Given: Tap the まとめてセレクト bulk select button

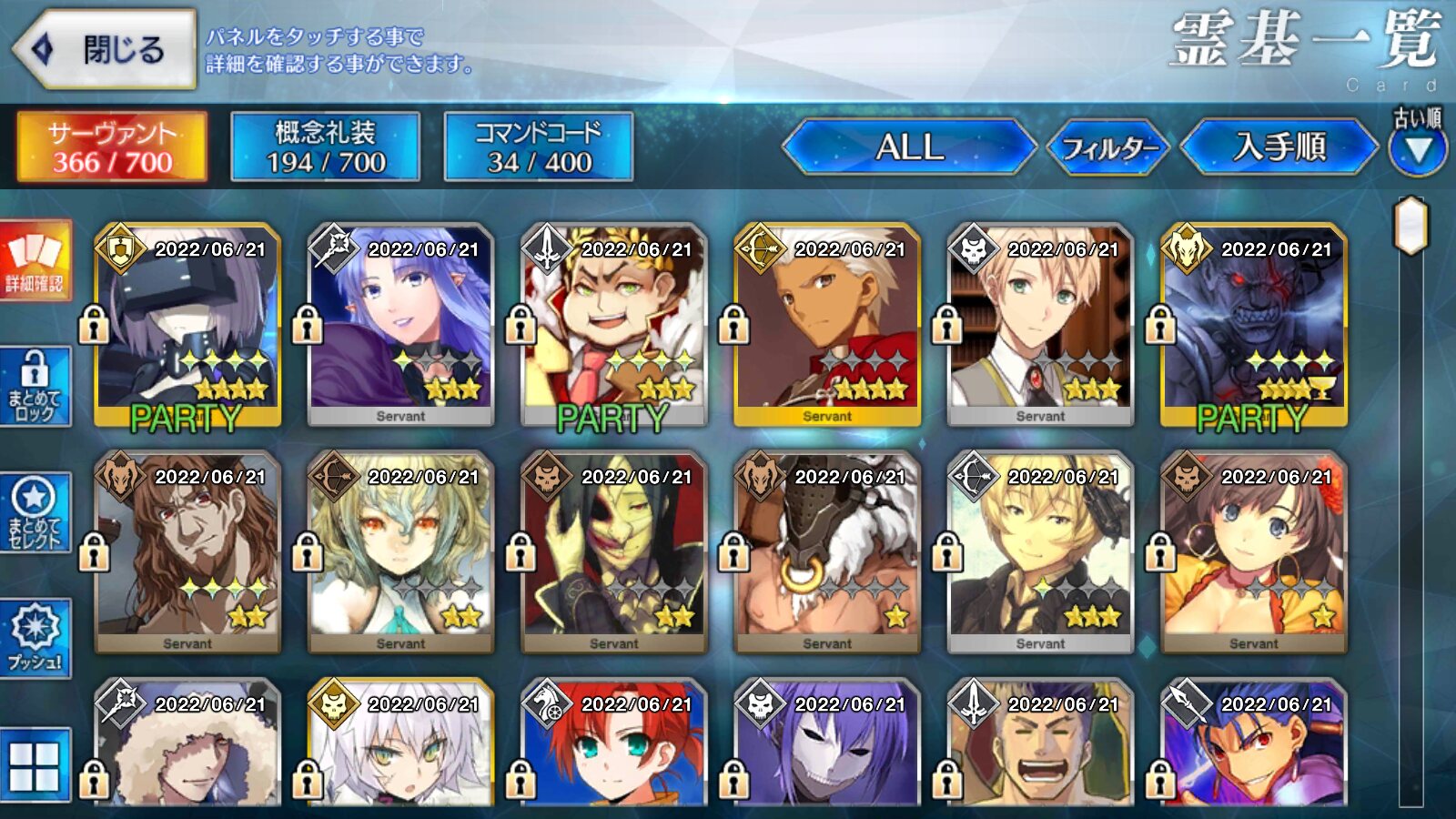Looking at the screenshot, I should click(x=35, y=513).
